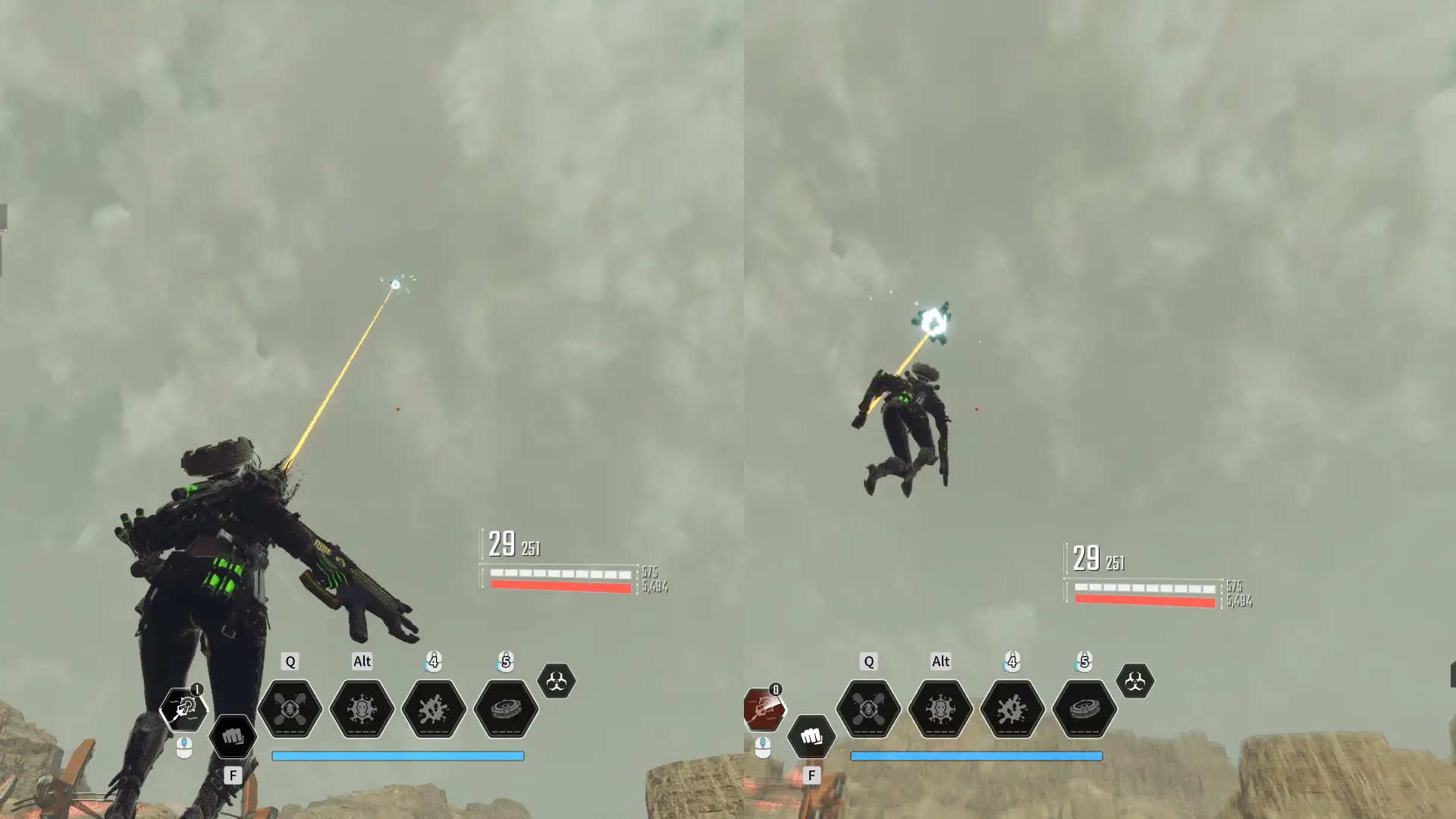Toggle the mouse scroll indicator icon
This screenshot has height=819, width=1456.
tap(184, 747)
